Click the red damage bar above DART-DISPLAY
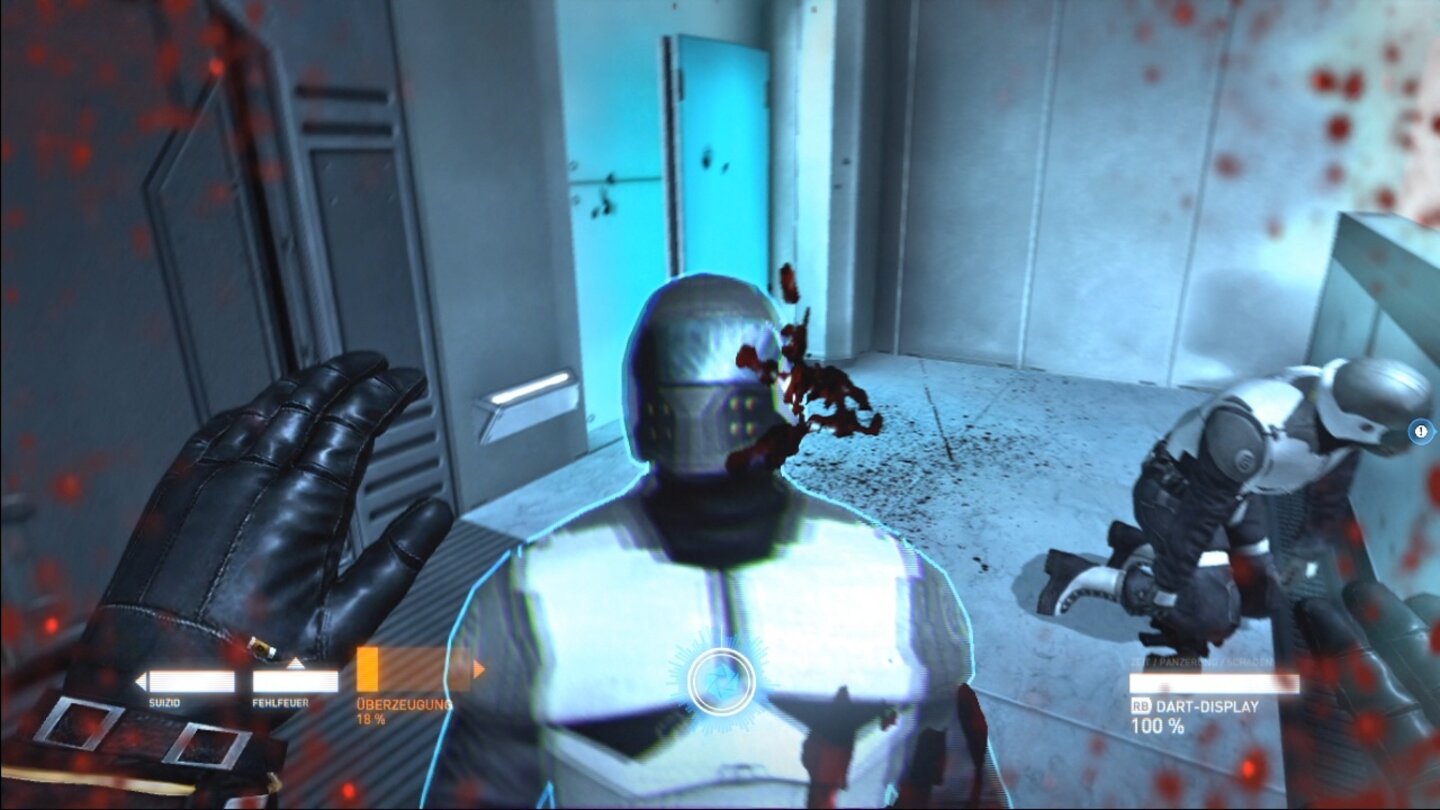Screen dimensions: 1440x810 click(x=1215, y=683)
